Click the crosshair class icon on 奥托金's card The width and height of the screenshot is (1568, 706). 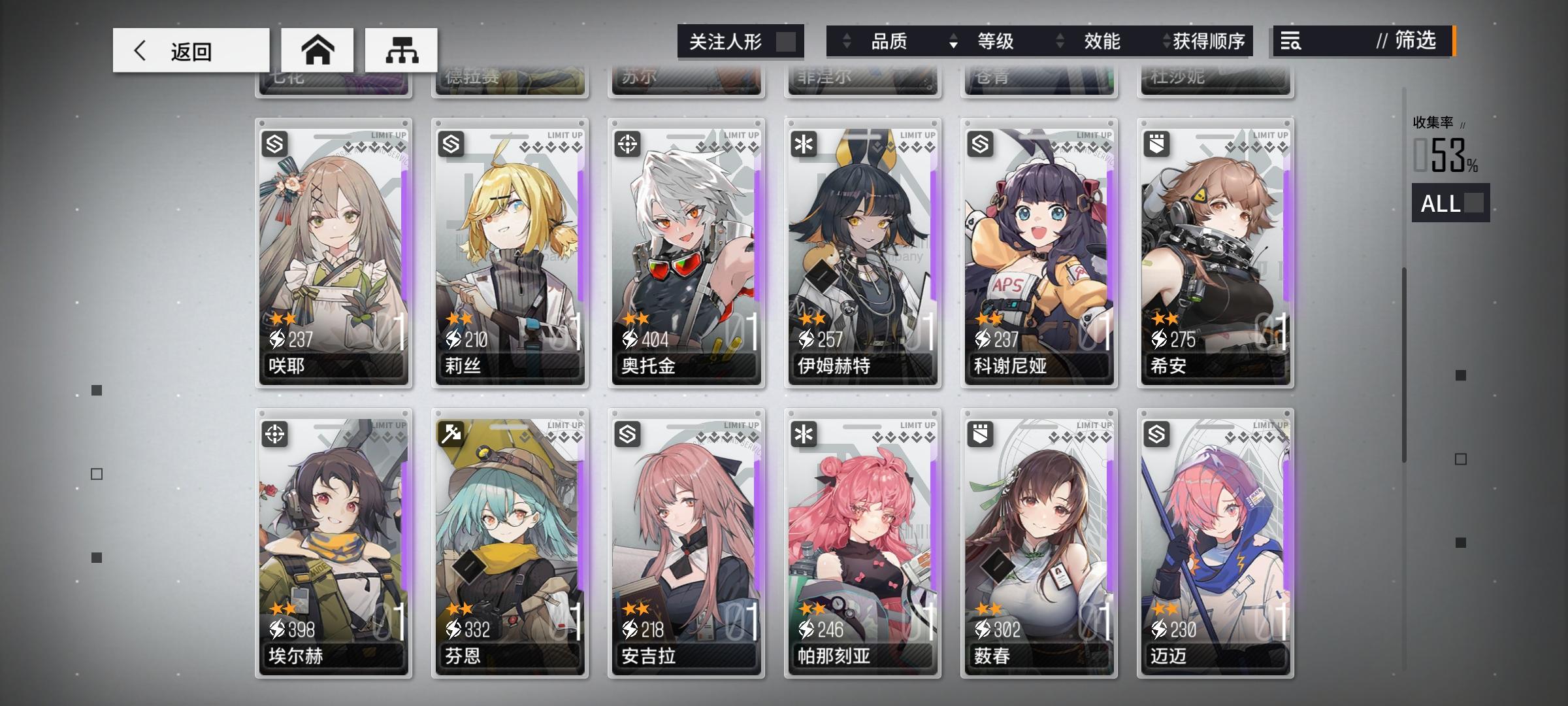[627, 143]
